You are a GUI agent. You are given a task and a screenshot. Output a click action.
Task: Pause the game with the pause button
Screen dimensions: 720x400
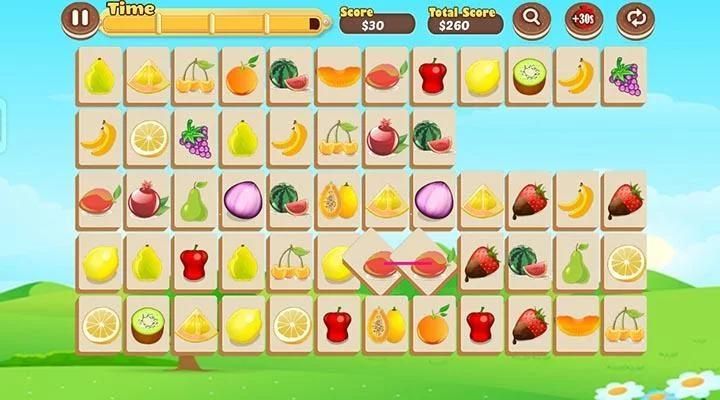[x=80, y=17]
